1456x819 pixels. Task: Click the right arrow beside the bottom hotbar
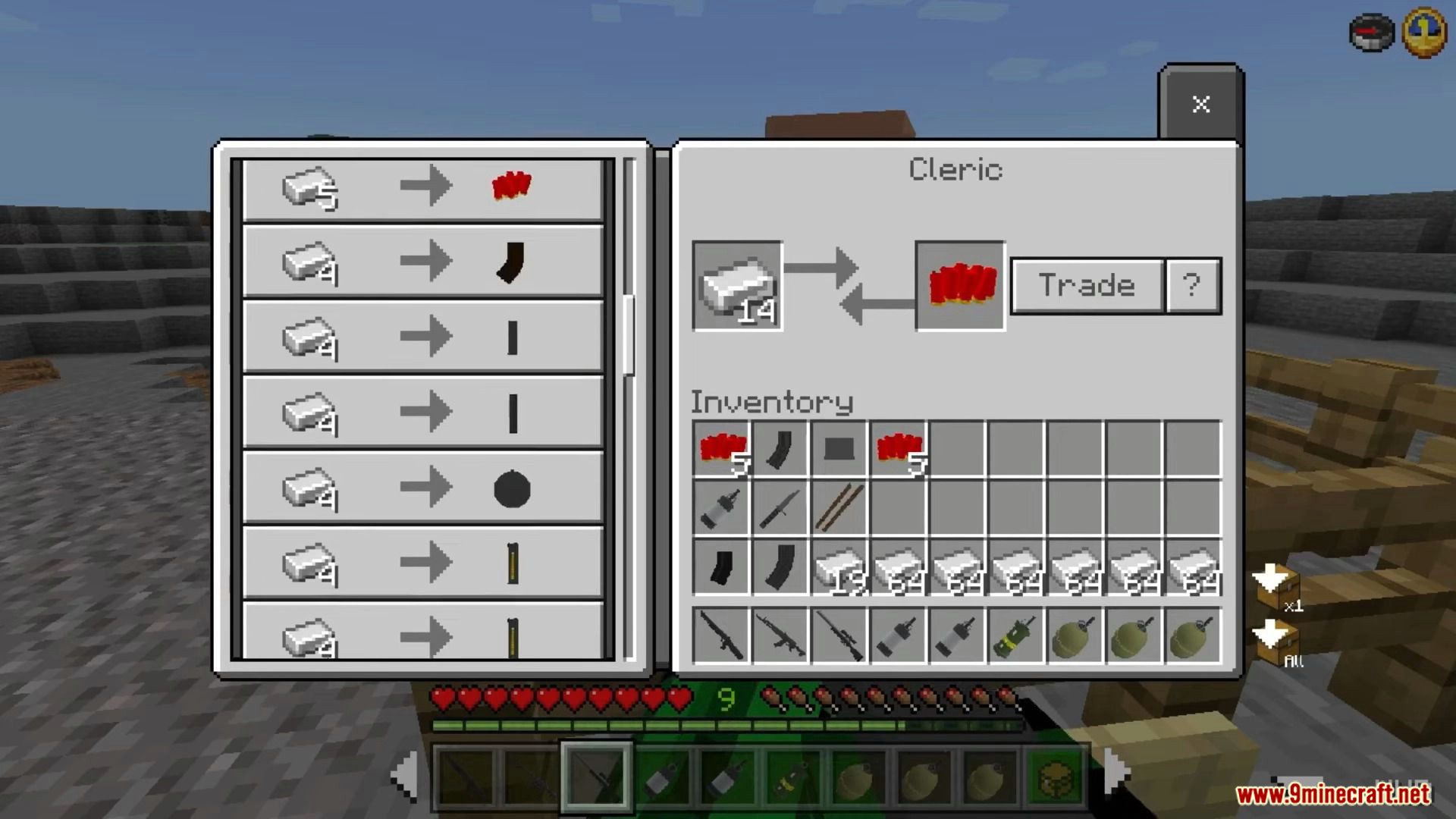(x=1116, y=772)
